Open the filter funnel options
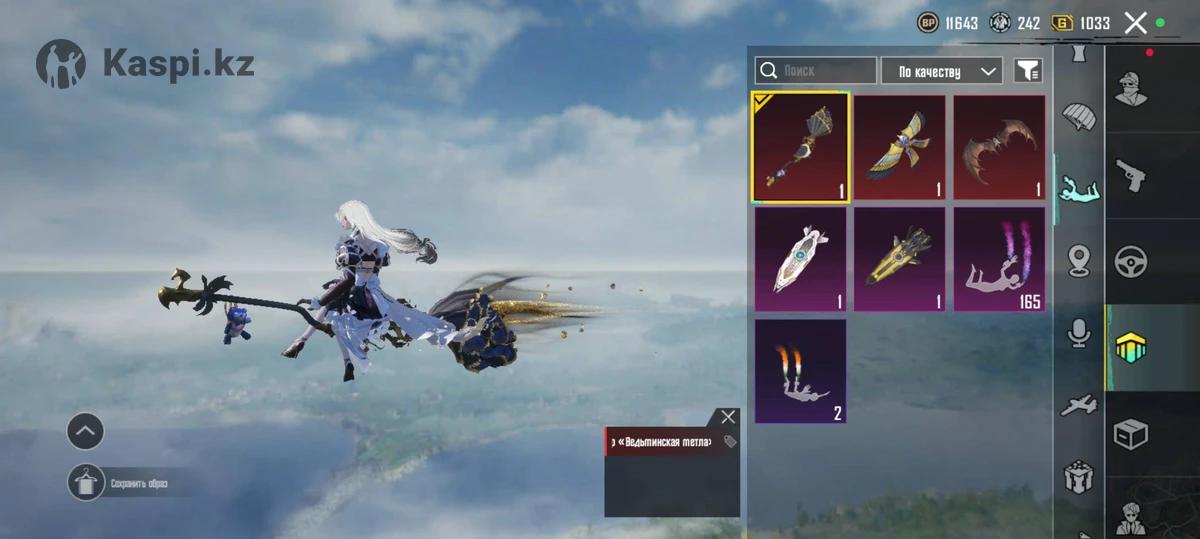Image resolution: width=1200 pixels, height=539 pixels. click(1028, 71)
